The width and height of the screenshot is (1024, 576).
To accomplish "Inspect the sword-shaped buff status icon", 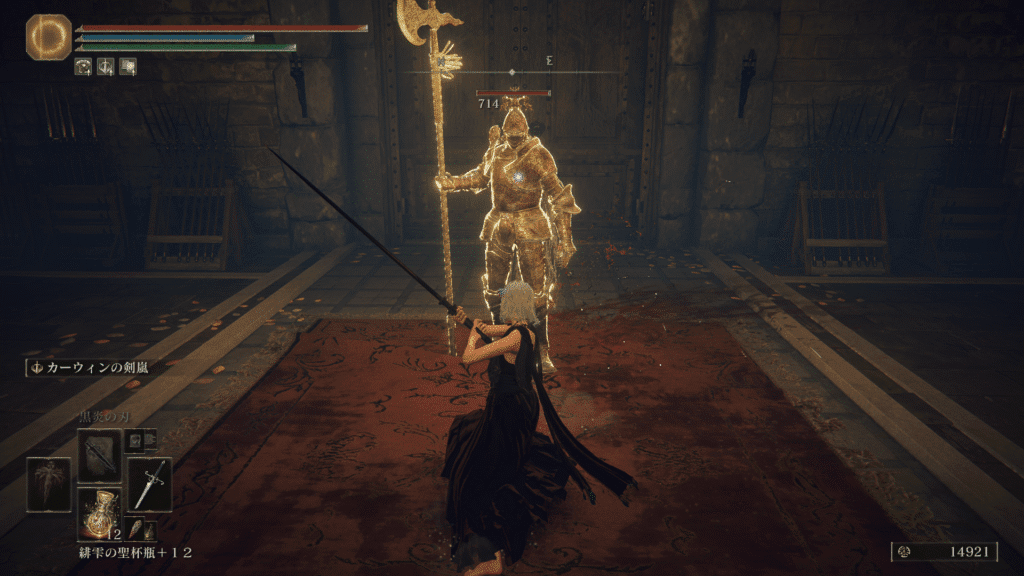I will tap(105, 67).
